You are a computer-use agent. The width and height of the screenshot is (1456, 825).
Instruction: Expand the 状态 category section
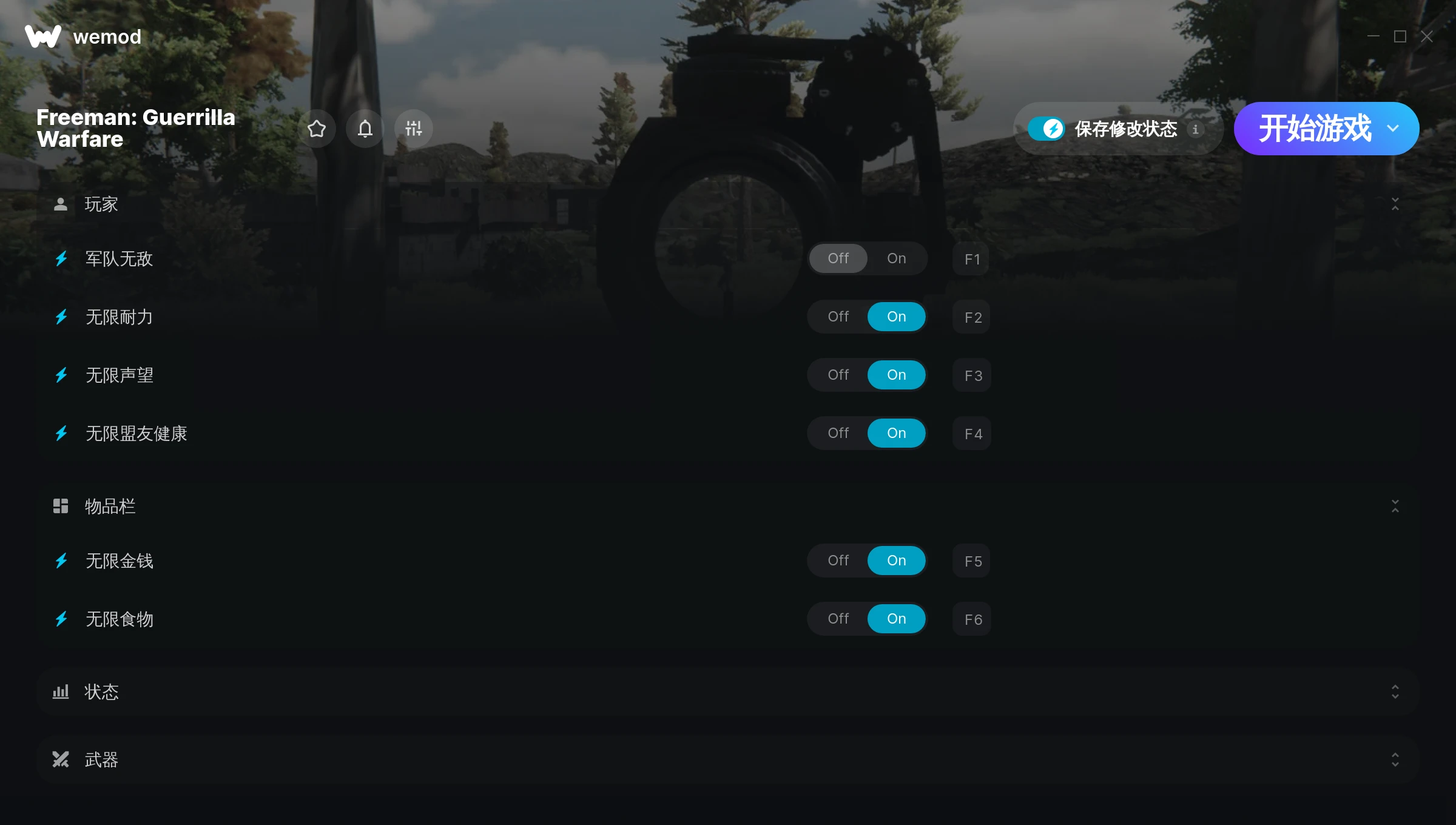click(x=1395, y=692)
